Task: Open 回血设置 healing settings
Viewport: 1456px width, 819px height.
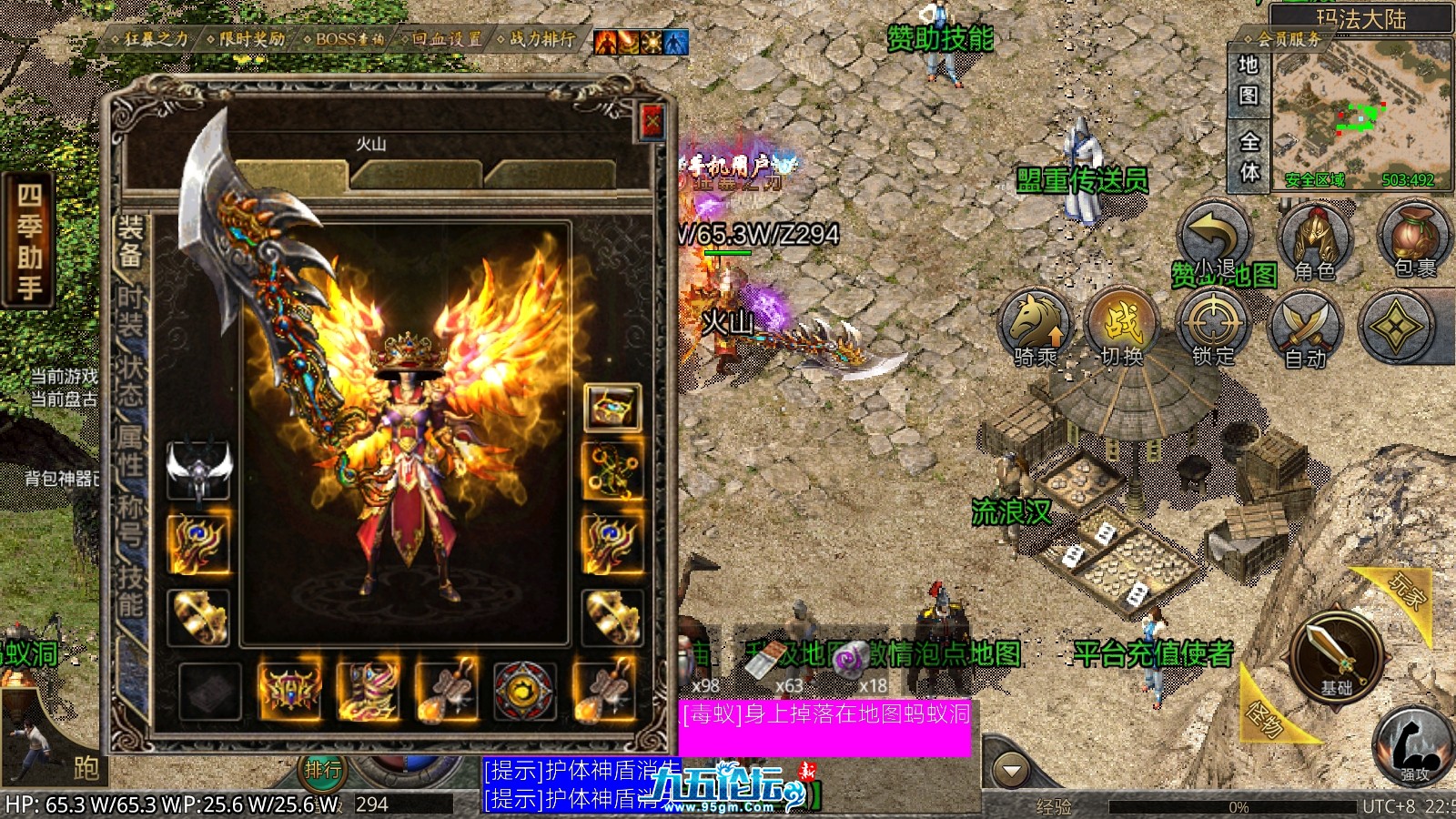Action: coord(443,39)
